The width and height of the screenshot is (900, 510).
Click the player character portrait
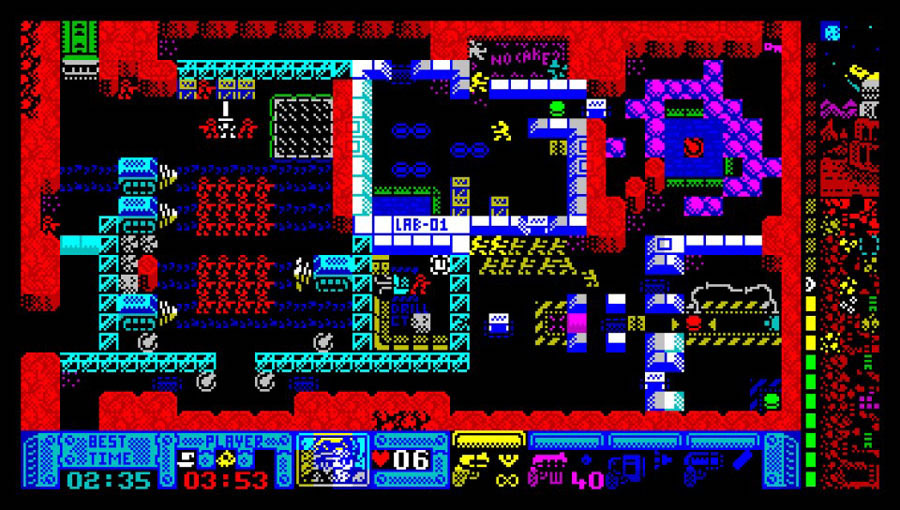pos(334,460)
